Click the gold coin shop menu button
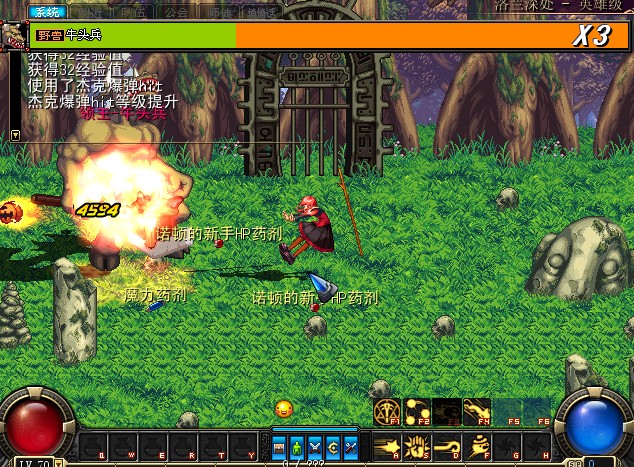634x467 pixels. point(333,446)
